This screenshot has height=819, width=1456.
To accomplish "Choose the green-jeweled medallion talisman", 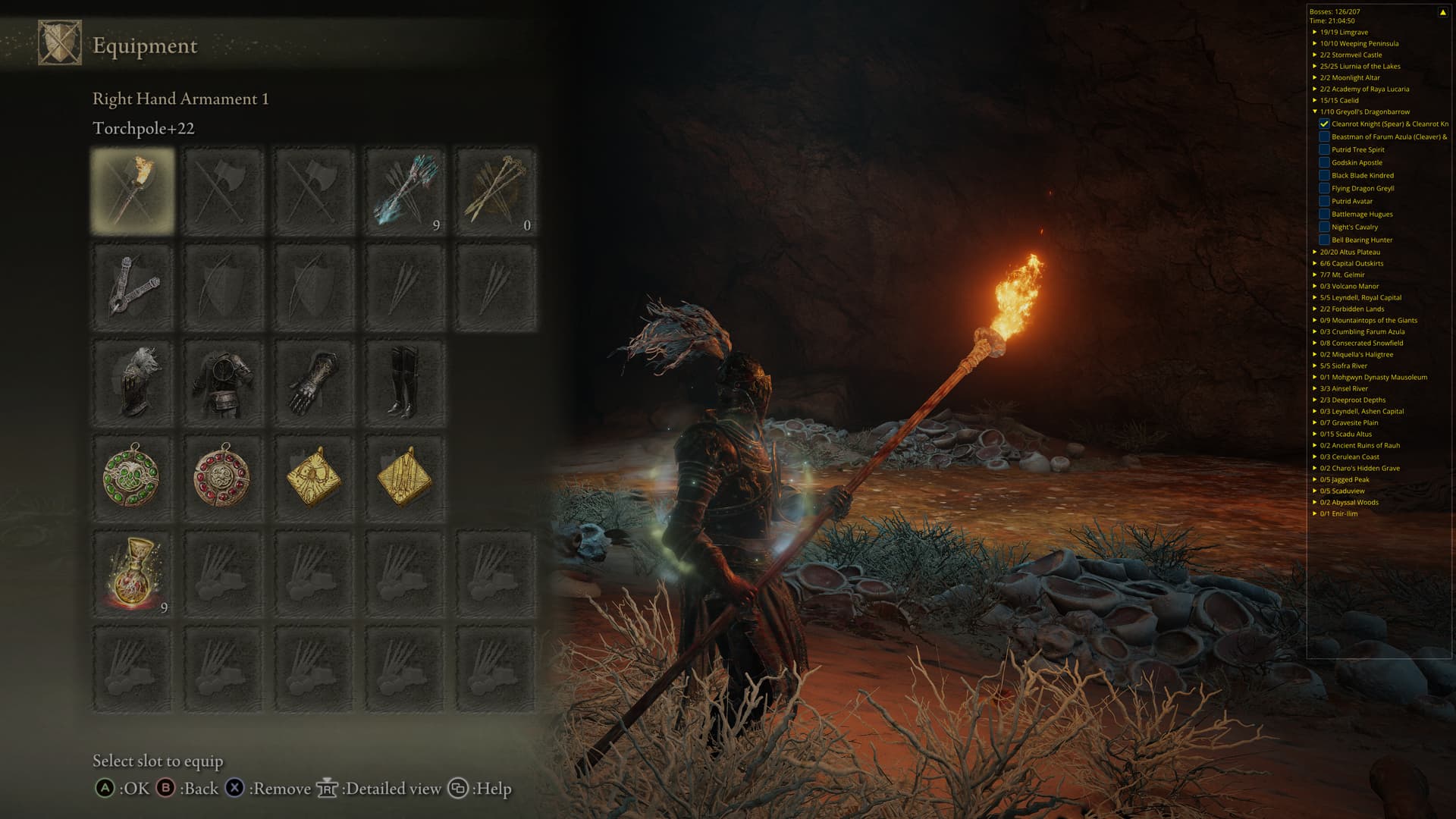I will point(133,477).
